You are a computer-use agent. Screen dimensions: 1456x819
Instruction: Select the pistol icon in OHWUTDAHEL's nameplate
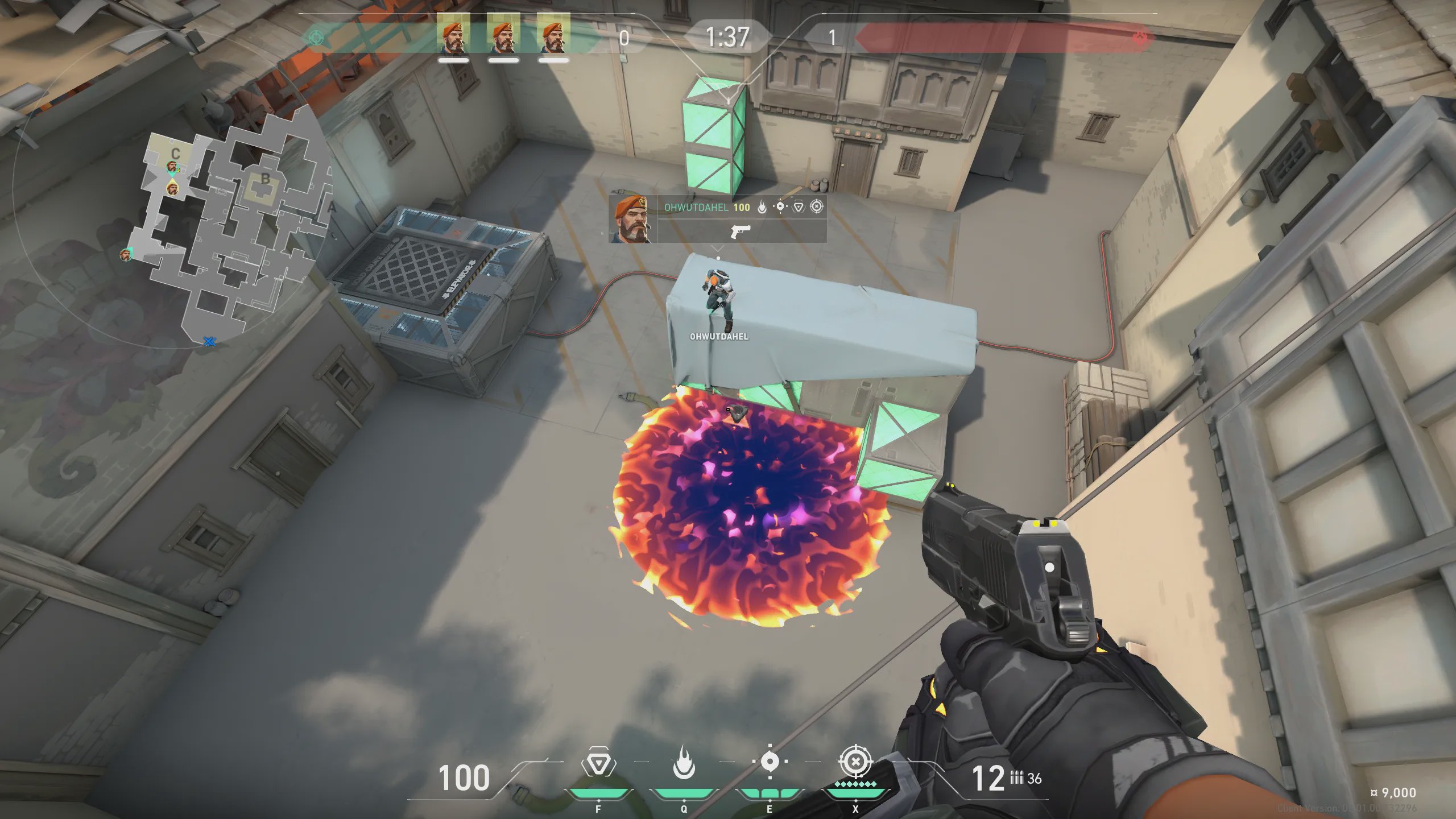(740, 231)
